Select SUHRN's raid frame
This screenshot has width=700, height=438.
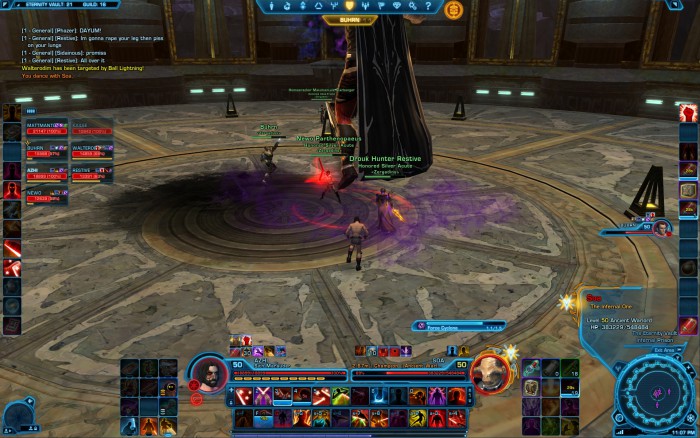pos(47,150)
